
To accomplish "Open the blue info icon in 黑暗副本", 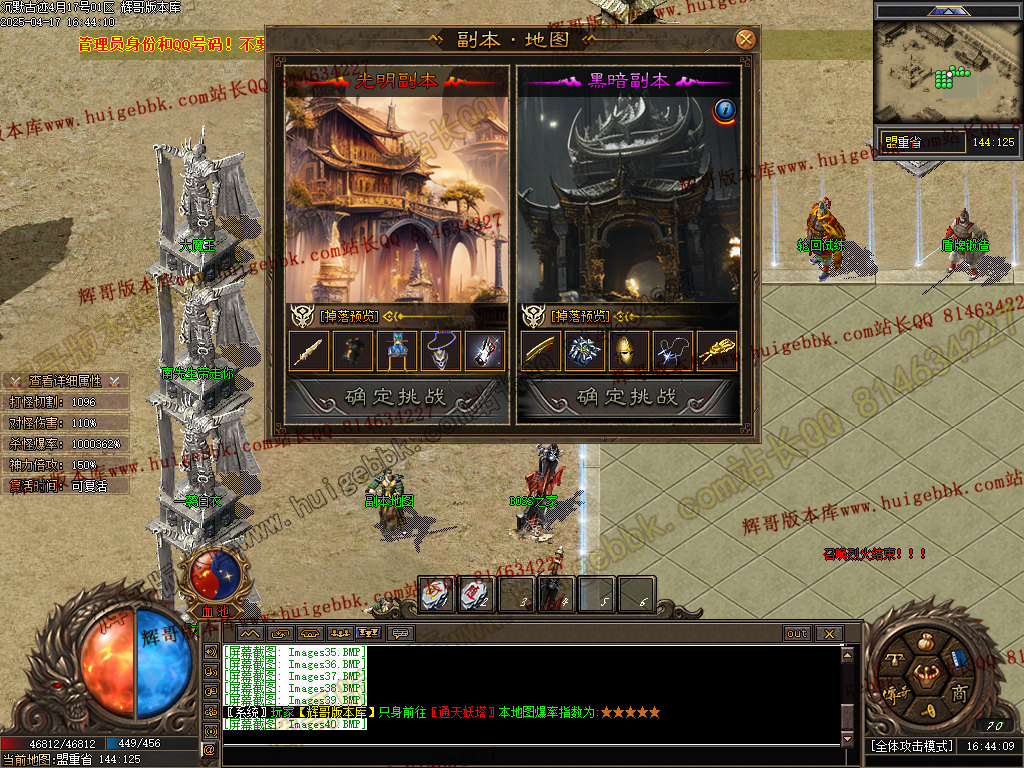I will [x=725, y=110].
